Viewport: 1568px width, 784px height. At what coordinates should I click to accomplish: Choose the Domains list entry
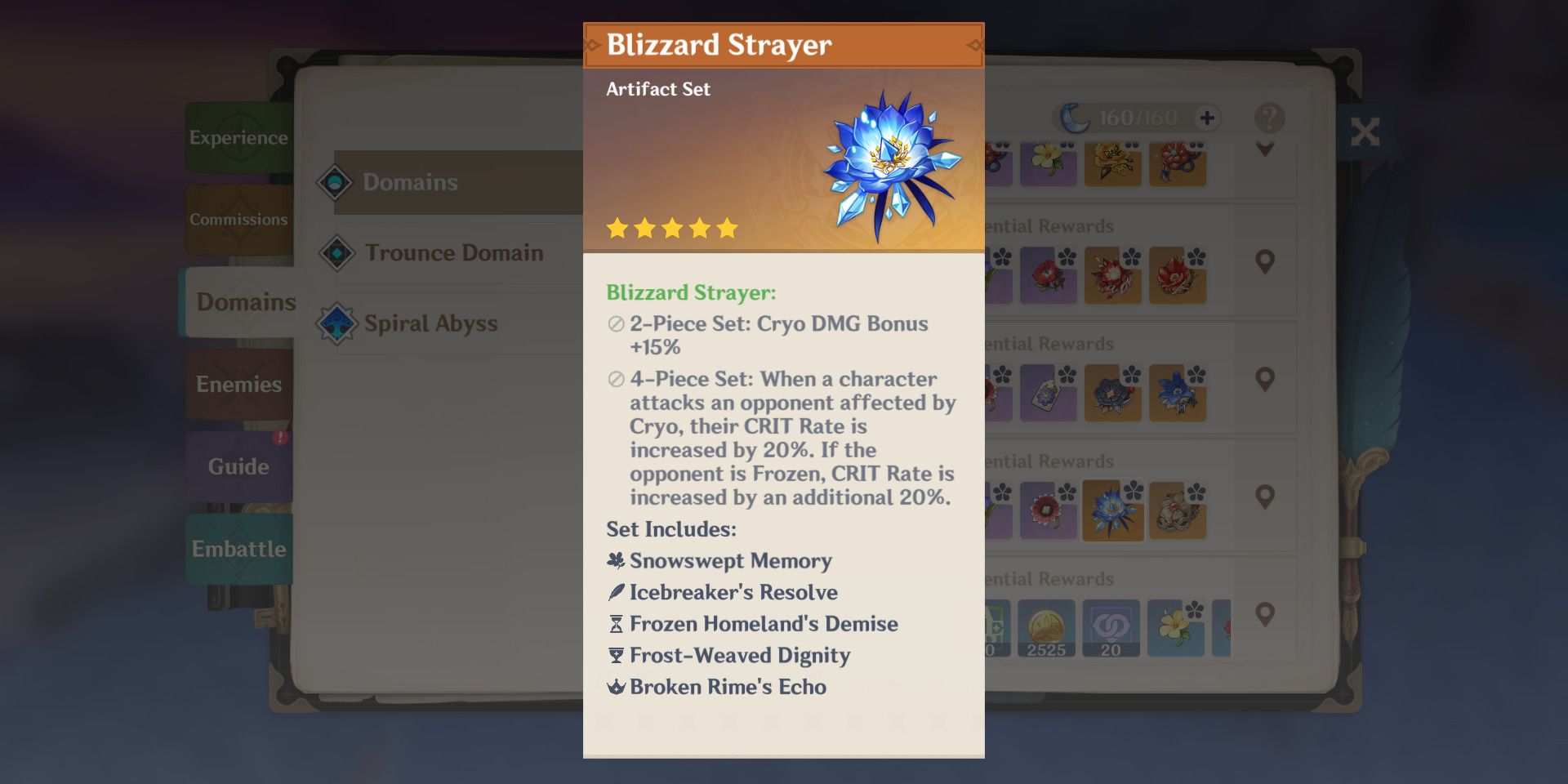410,182
